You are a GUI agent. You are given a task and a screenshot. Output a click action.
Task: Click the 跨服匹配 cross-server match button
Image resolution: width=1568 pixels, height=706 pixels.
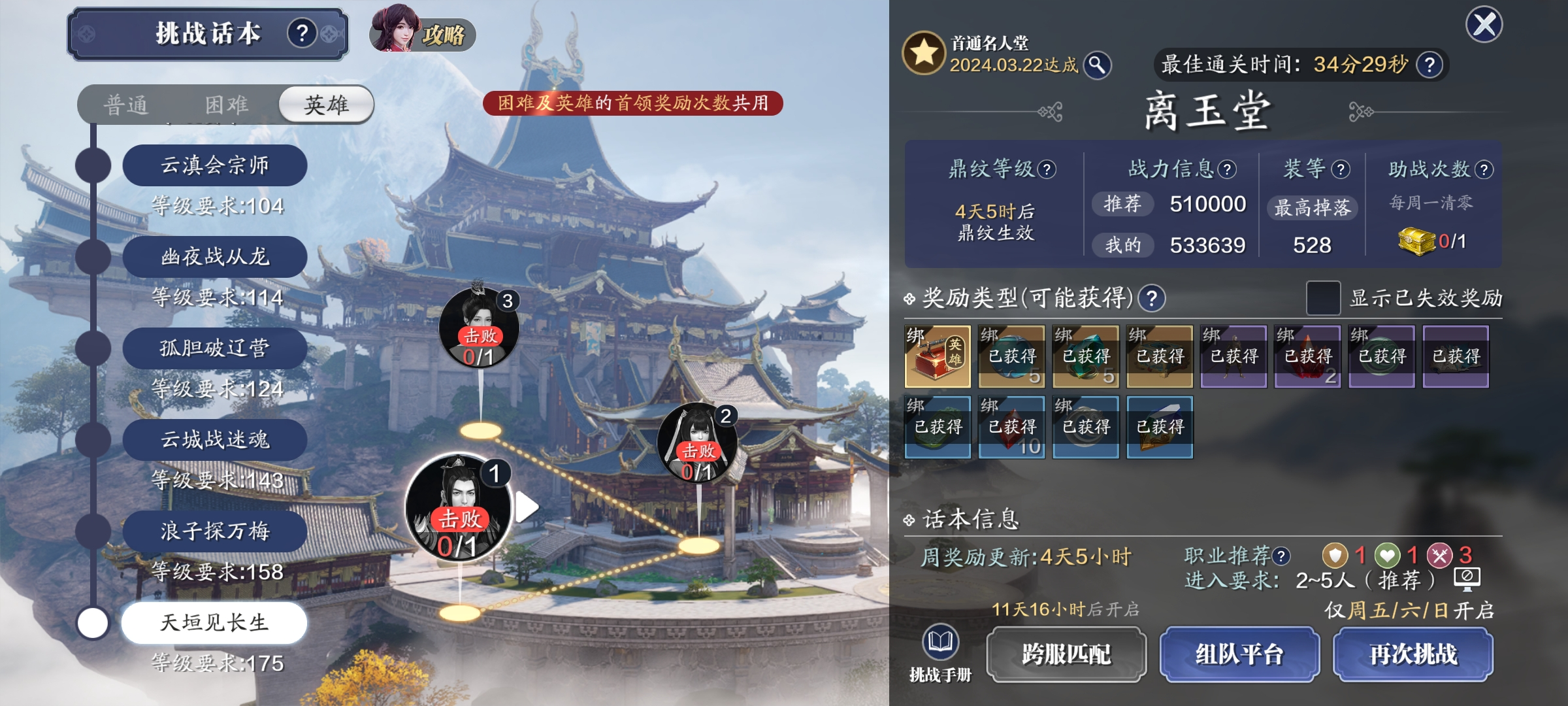coord(1066,654)
